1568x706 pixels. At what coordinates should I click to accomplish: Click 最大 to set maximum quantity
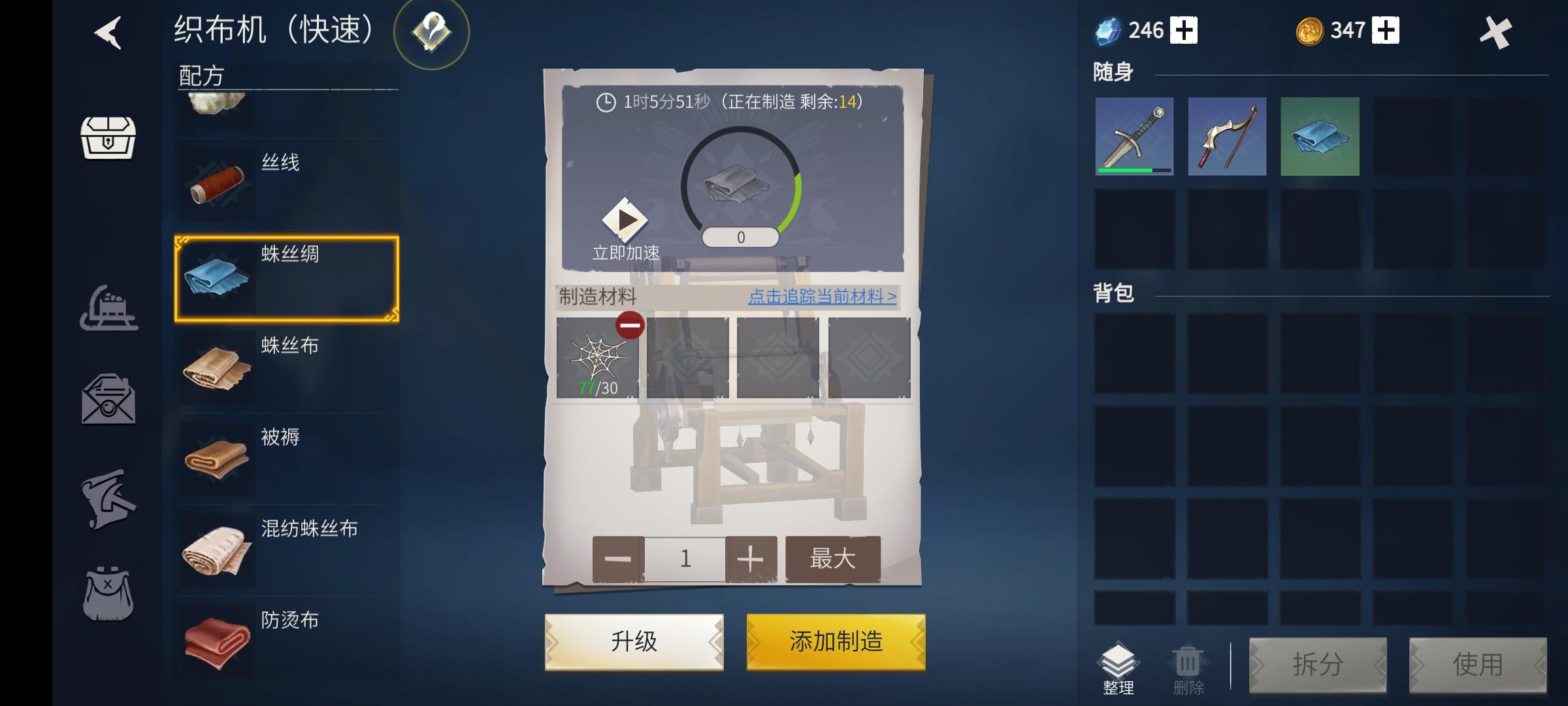tap(832, 558)
